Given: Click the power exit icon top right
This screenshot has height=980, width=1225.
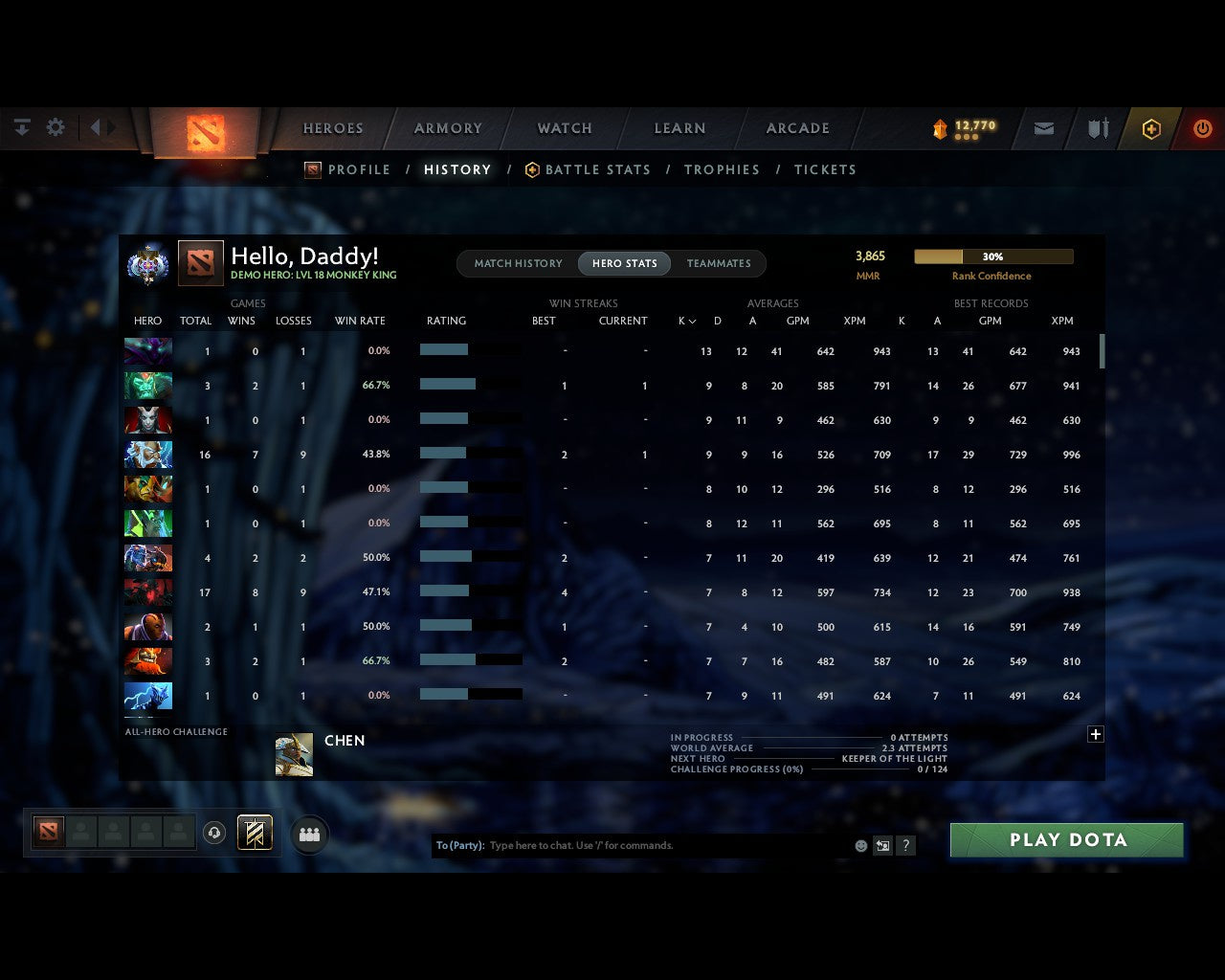Looking at the screenshot, I should coord(1203,128).
